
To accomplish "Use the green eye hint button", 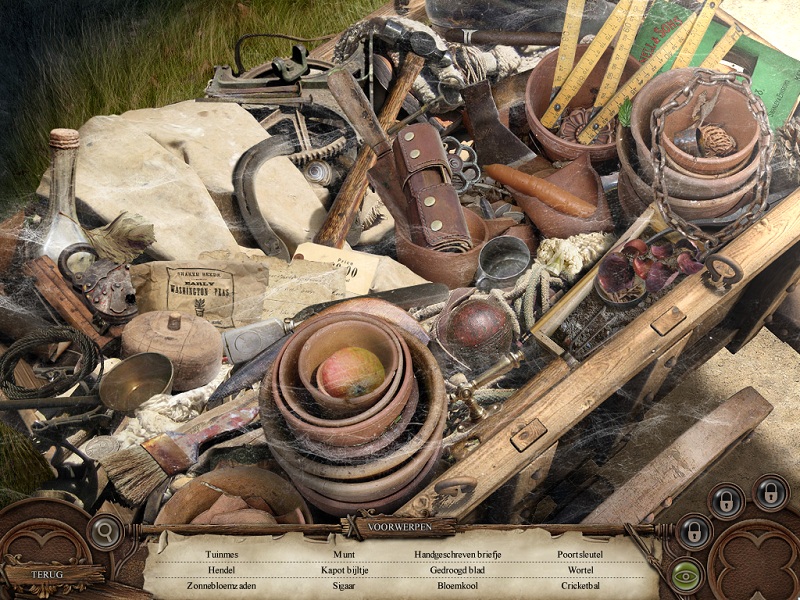I will tap(685, 575).
